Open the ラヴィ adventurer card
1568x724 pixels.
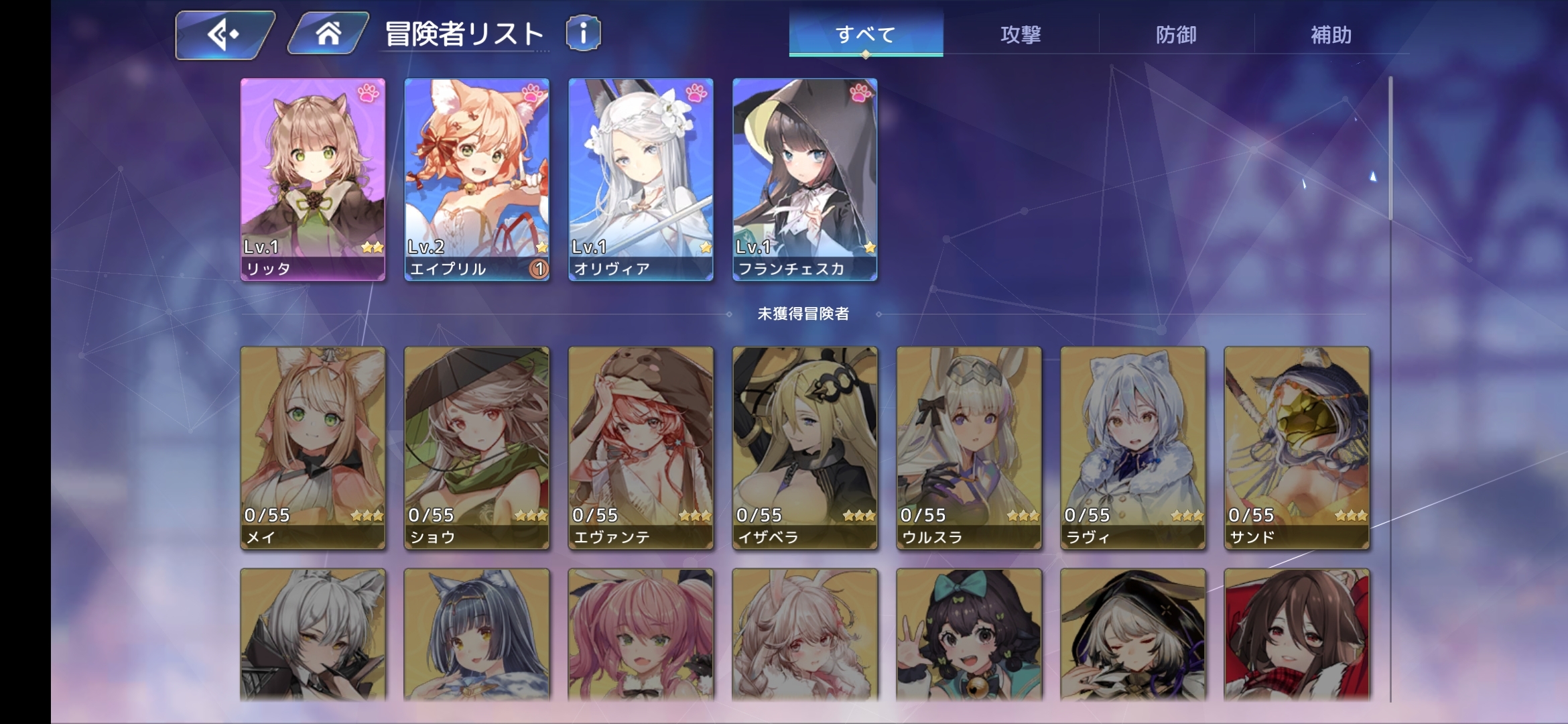pyautogui.click(x=1132, y=447)
